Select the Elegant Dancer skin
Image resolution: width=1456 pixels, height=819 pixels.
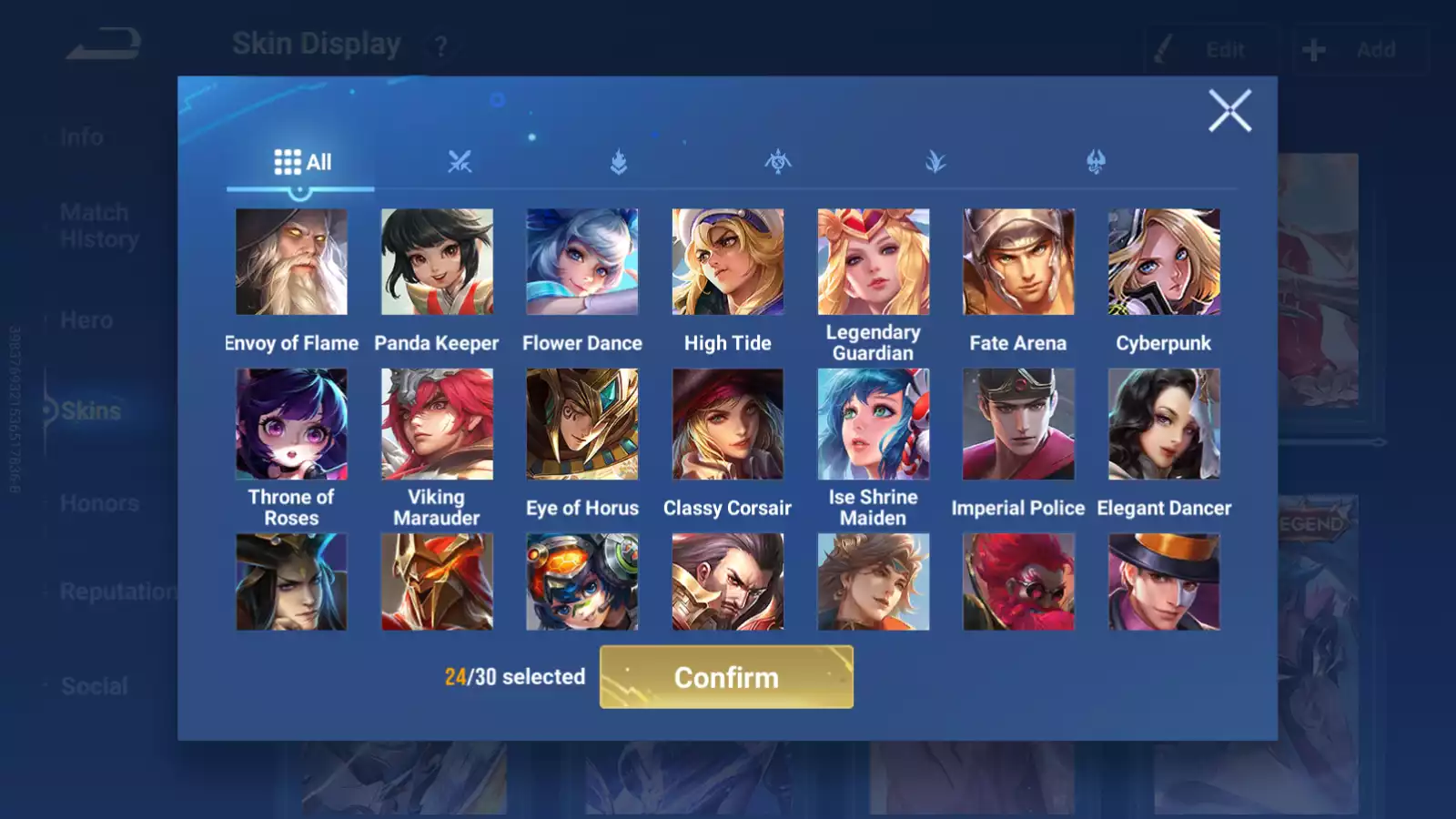pos(1164,424)
